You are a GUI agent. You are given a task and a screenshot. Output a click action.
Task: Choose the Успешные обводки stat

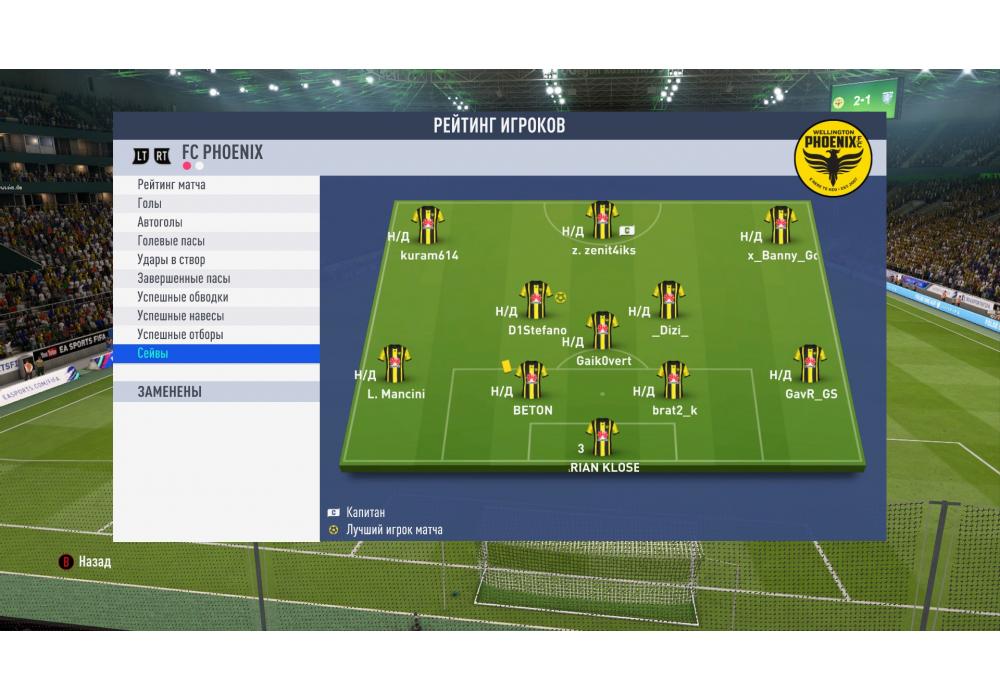click(183, 297)
